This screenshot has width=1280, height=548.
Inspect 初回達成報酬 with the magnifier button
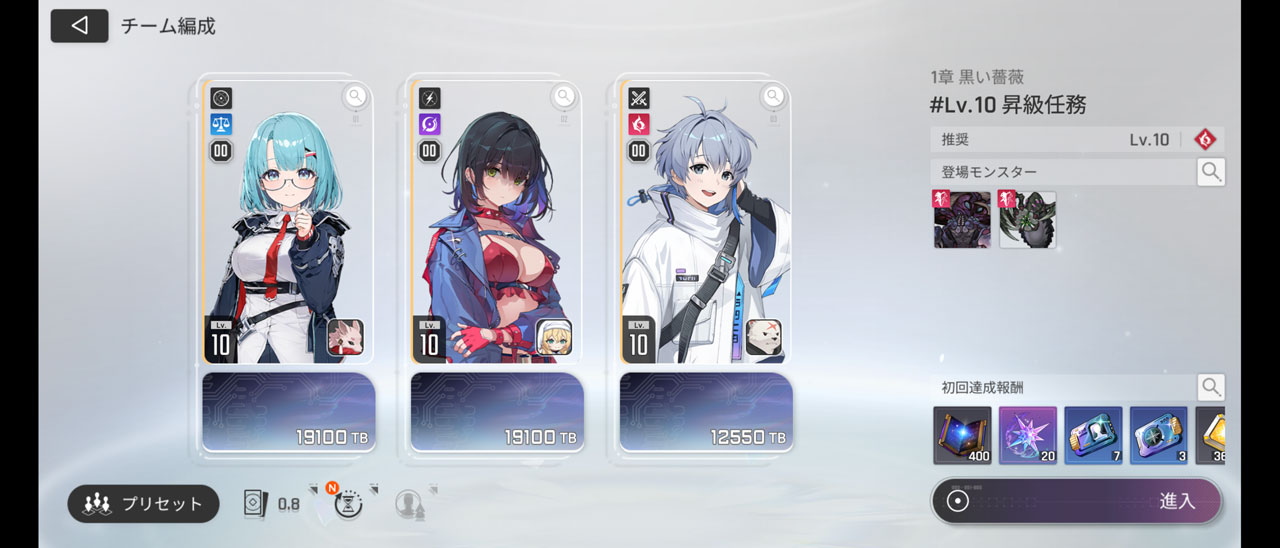[x=1211, y=387]
